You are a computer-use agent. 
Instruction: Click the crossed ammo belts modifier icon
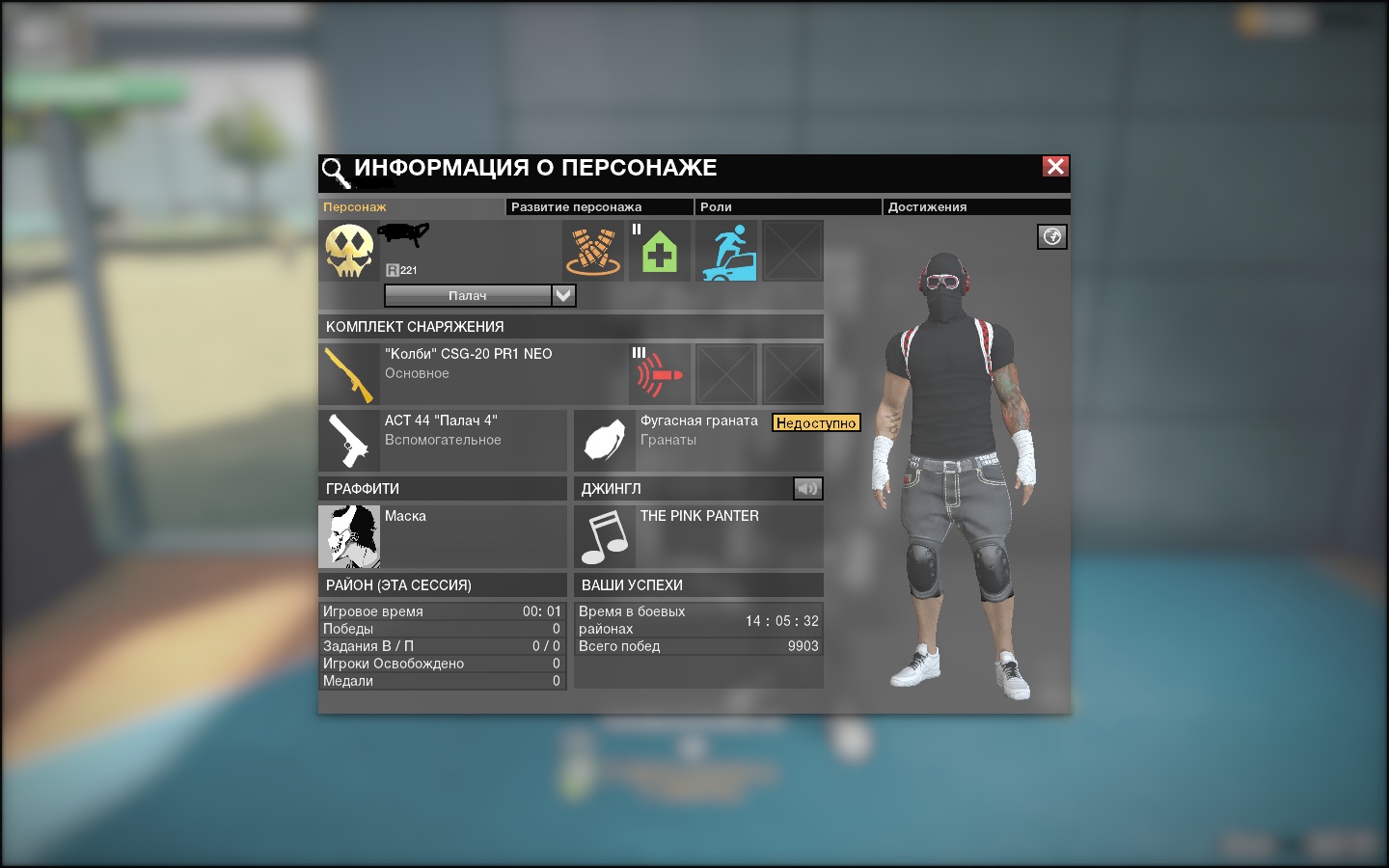coord(593,251)
